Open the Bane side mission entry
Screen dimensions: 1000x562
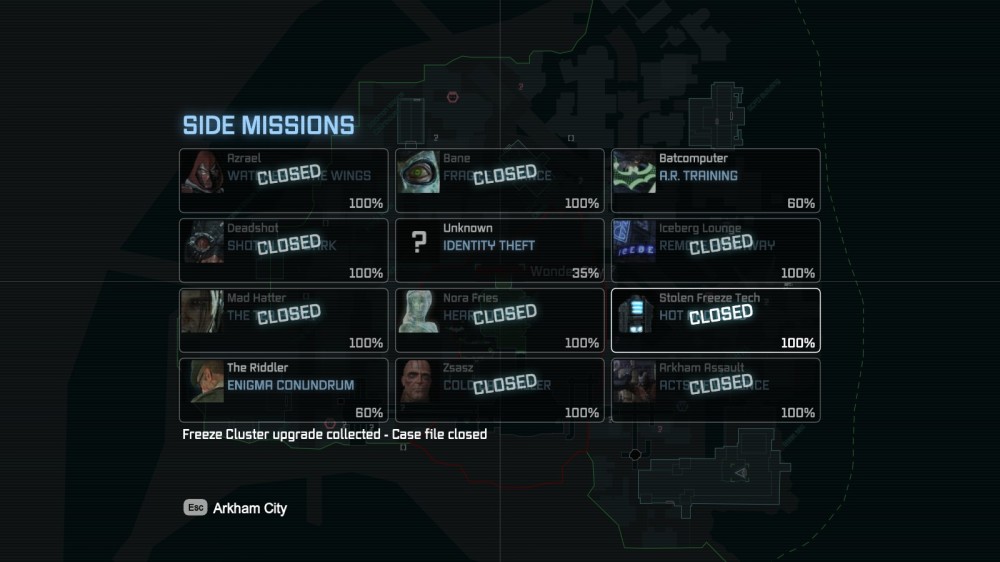[x=500, y=180]
